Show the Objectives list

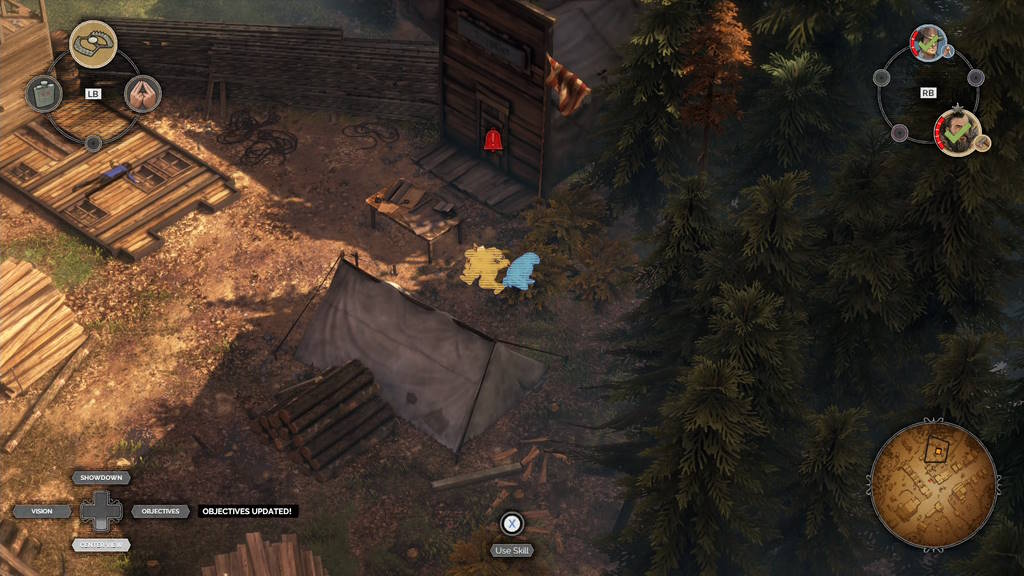click(x=160, y=511)
